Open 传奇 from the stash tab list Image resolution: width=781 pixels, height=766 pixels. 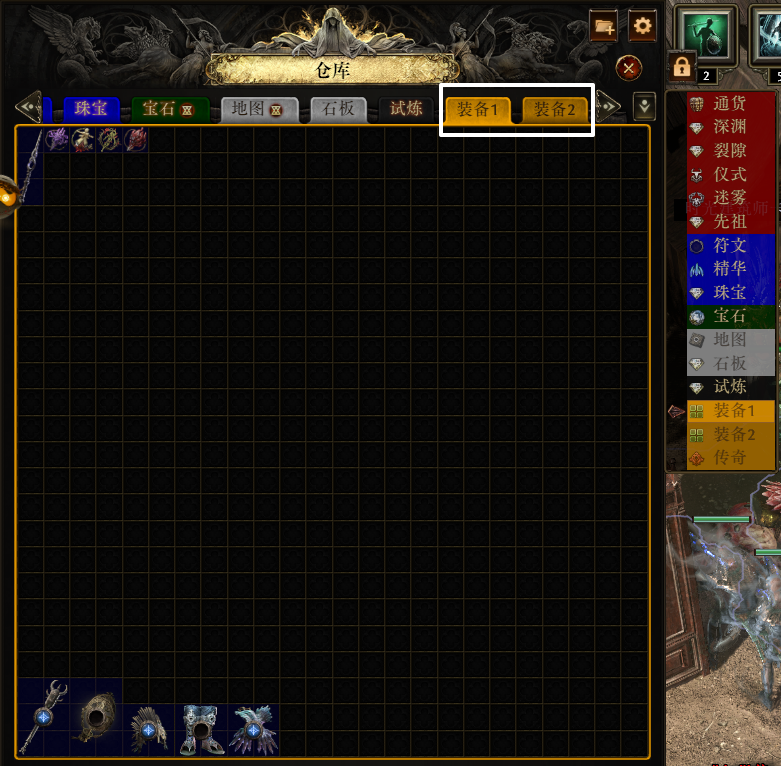point(729,457)
